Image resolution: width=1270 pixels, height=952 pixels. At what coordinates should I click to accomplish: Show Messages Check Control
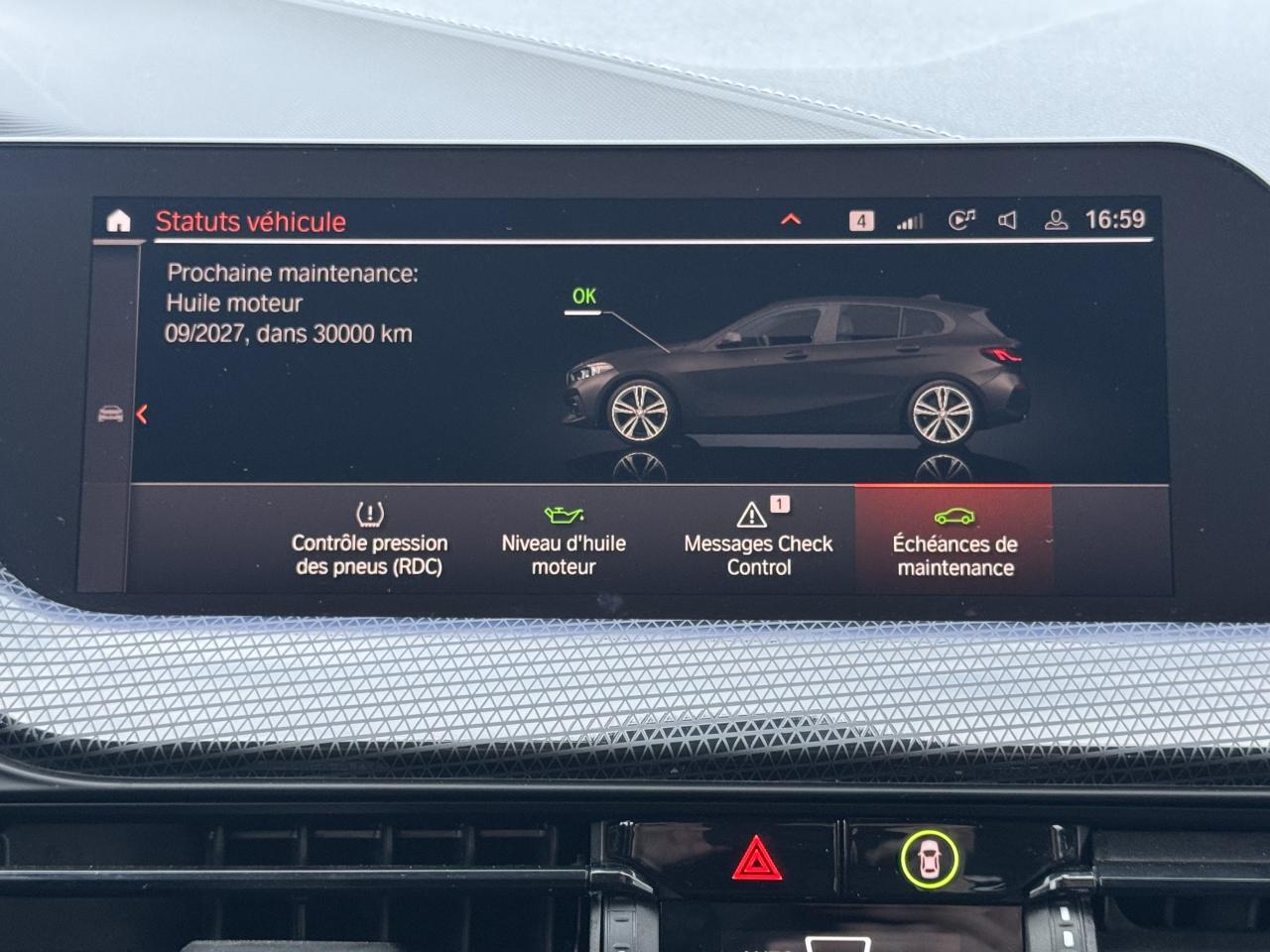click(x=758, y=540)
